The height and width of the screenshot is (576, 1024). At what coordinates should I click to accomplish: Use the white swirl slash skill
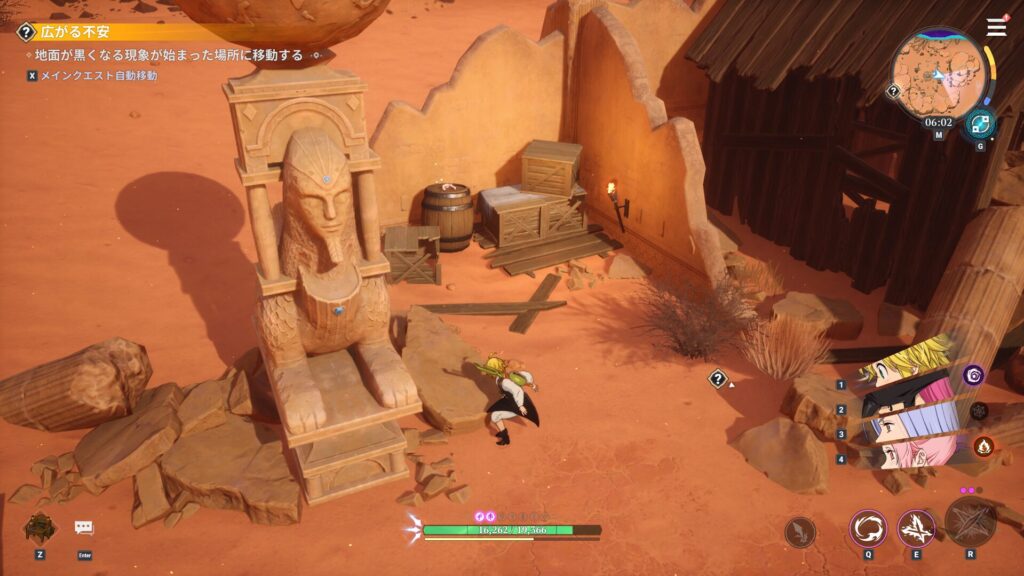[x=867, y=528]
